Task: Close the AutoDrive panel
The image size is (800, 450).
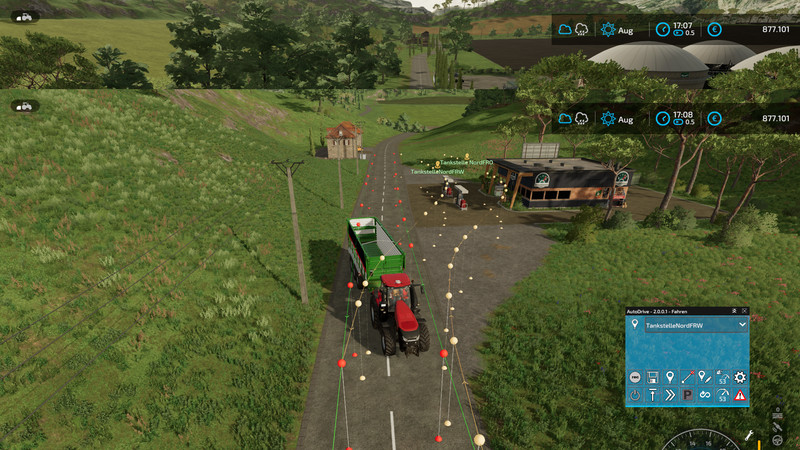Action: [746, 311]
